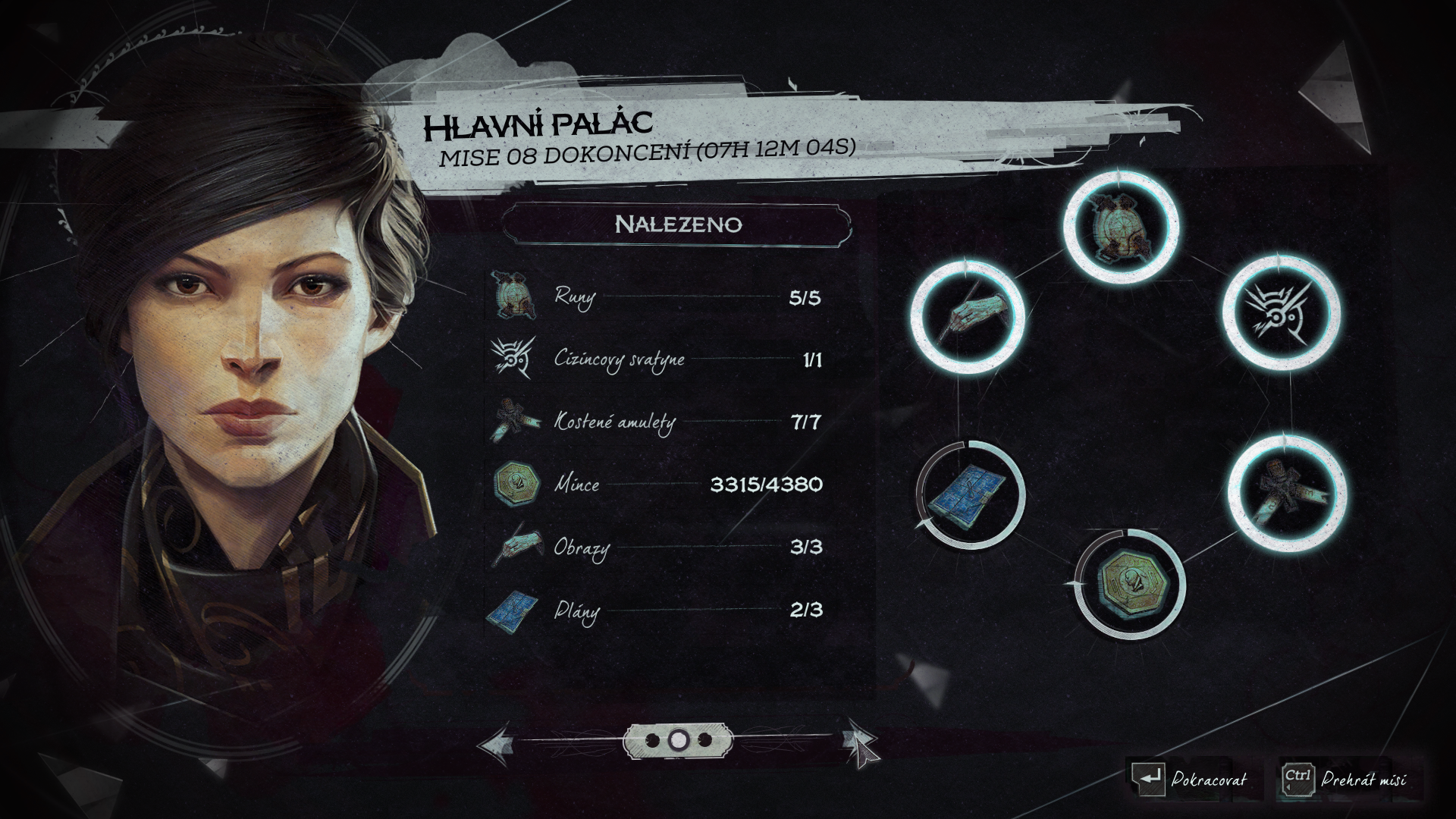The width and height of the screenshot is (1456, 819).
Task: Click the painting brush circle icon
Action: tap(968, 318)
